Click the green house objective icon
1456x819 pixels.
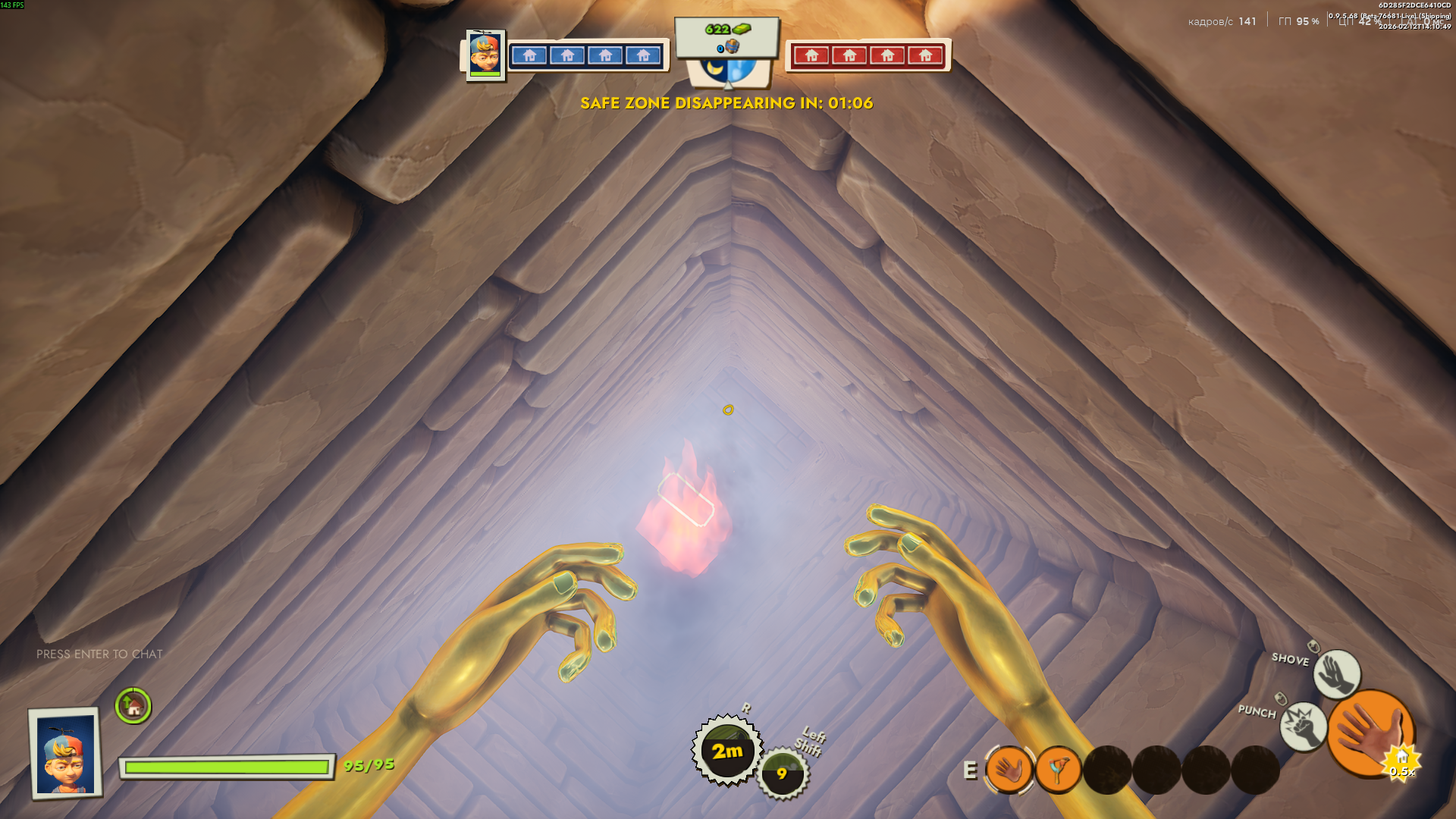[133, 706]
